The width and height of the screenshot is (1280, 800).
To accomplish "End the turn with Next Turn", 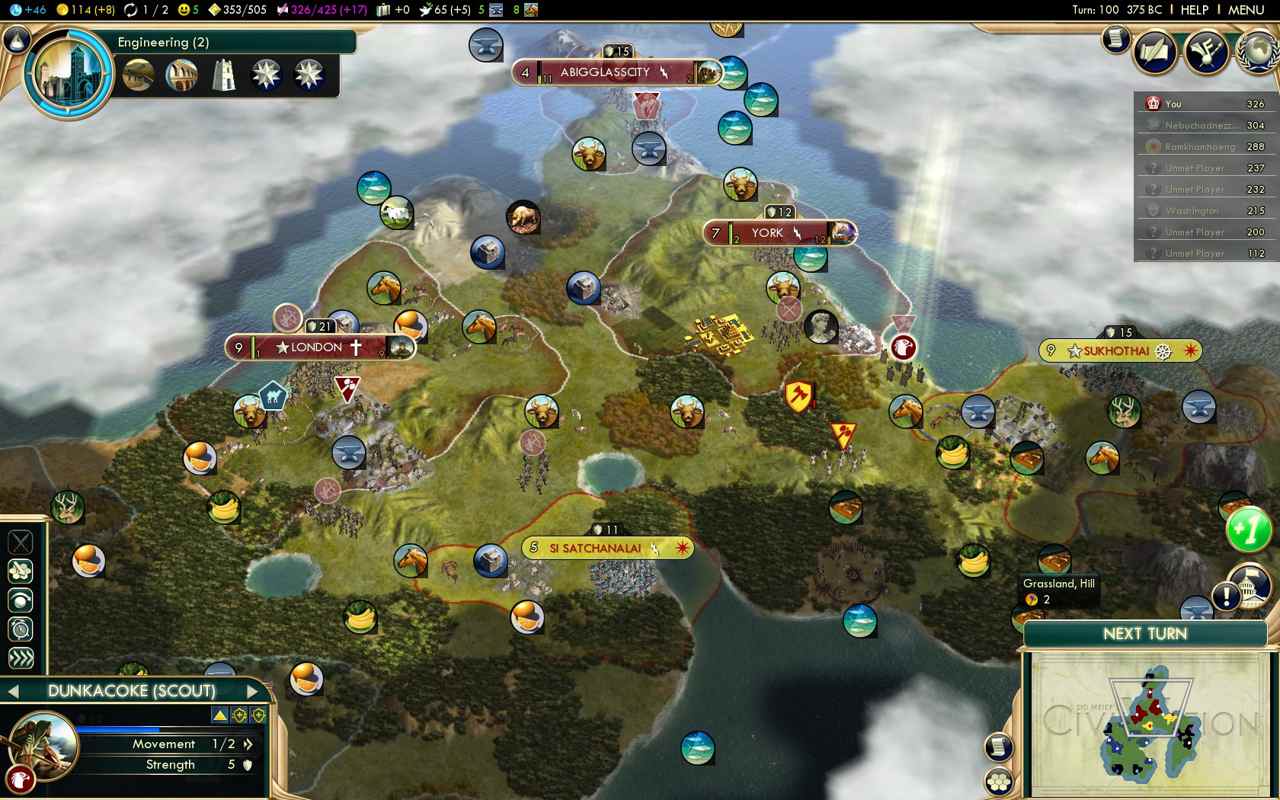I will [x=1145, y=633].
